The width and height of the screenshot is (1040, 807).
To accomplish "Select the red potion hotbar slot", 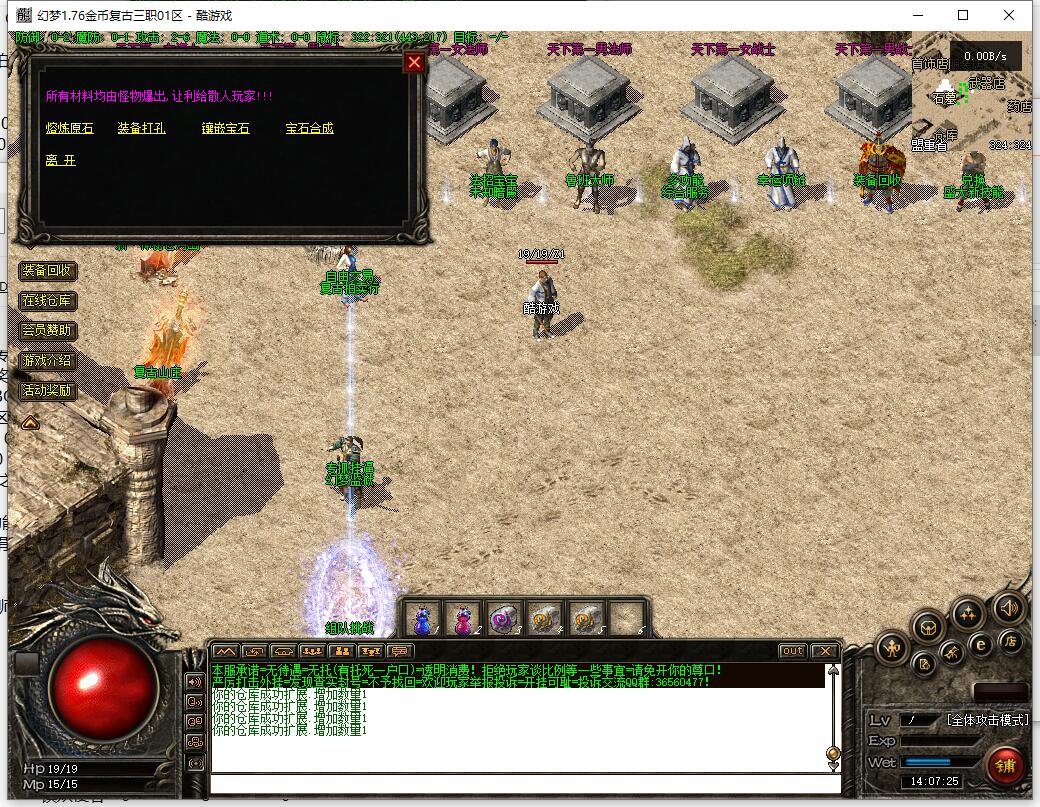I will tap(464, 619).
